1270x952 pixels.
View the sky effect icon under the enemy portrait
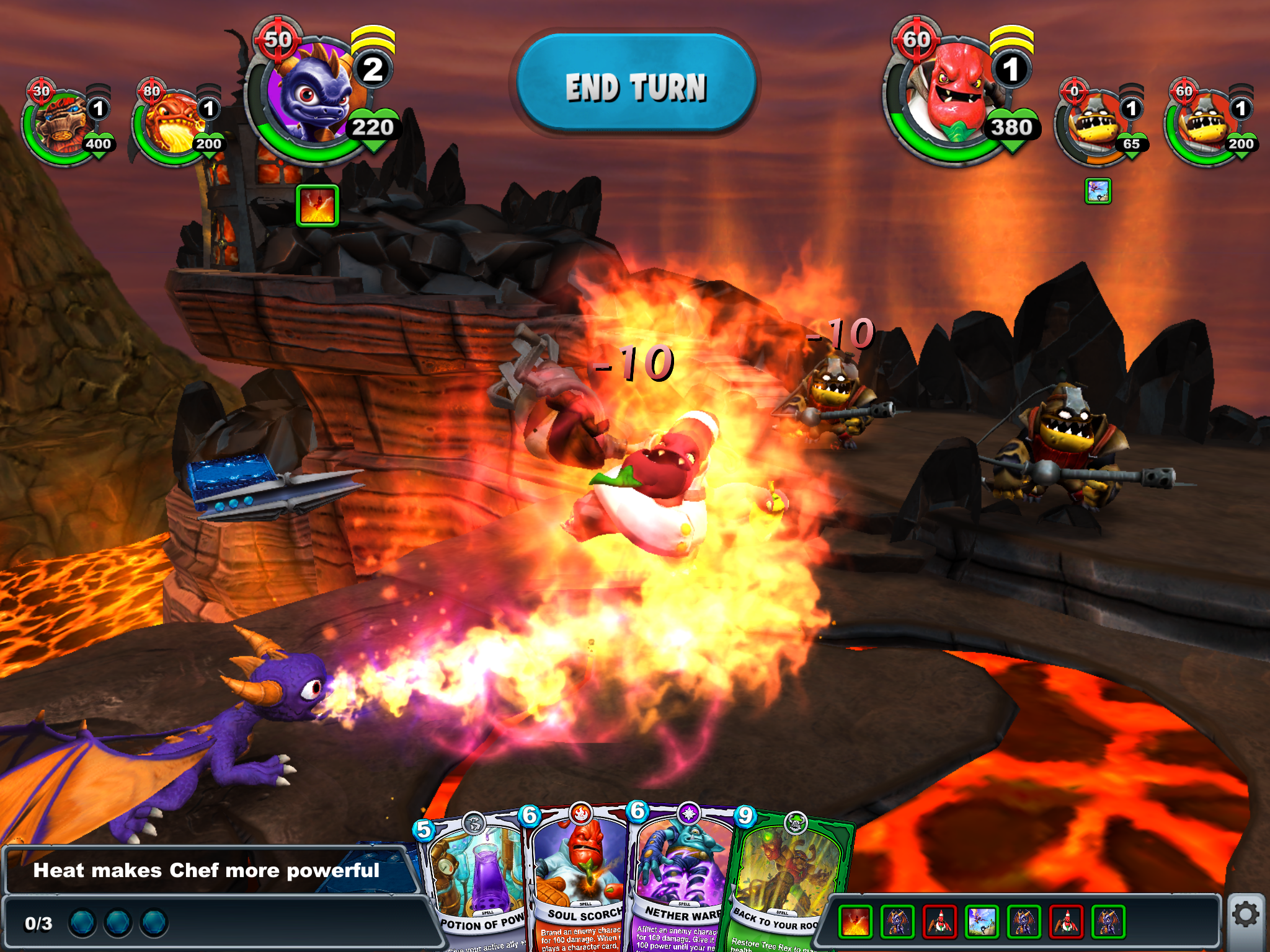coord(1098,191)
